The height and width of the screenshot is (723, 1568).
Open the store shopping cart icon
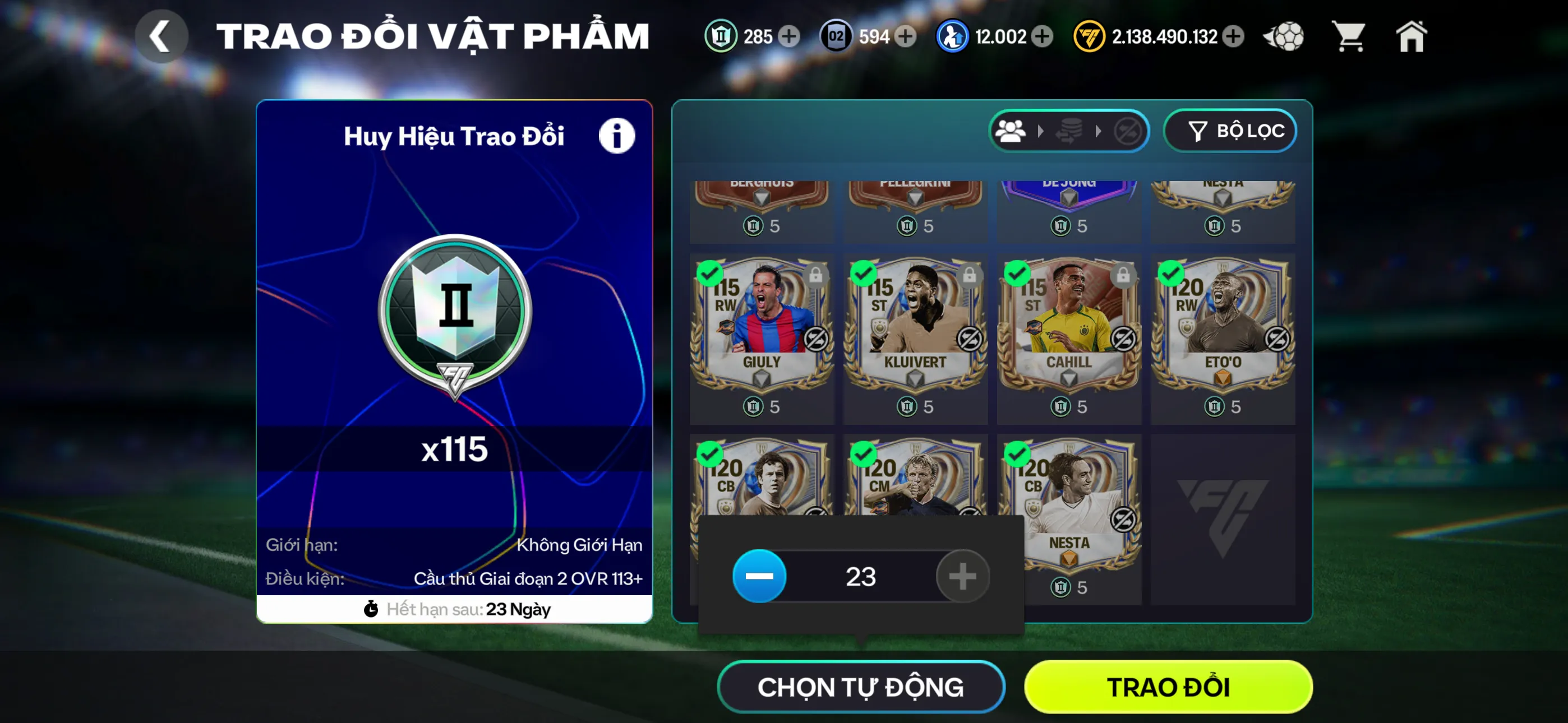[1349, 36]
